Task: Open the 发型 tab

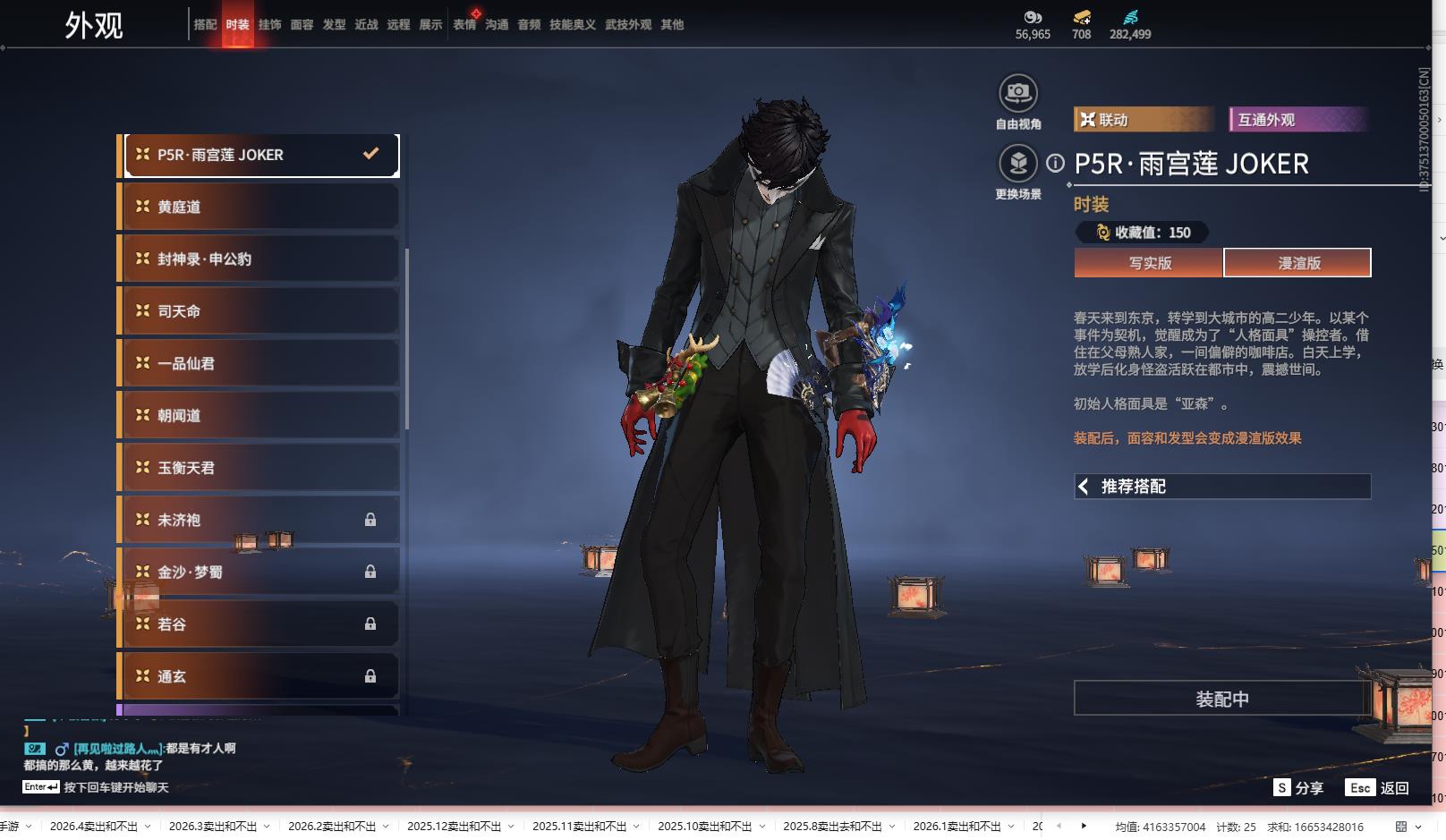Action: tap(334, 25)
